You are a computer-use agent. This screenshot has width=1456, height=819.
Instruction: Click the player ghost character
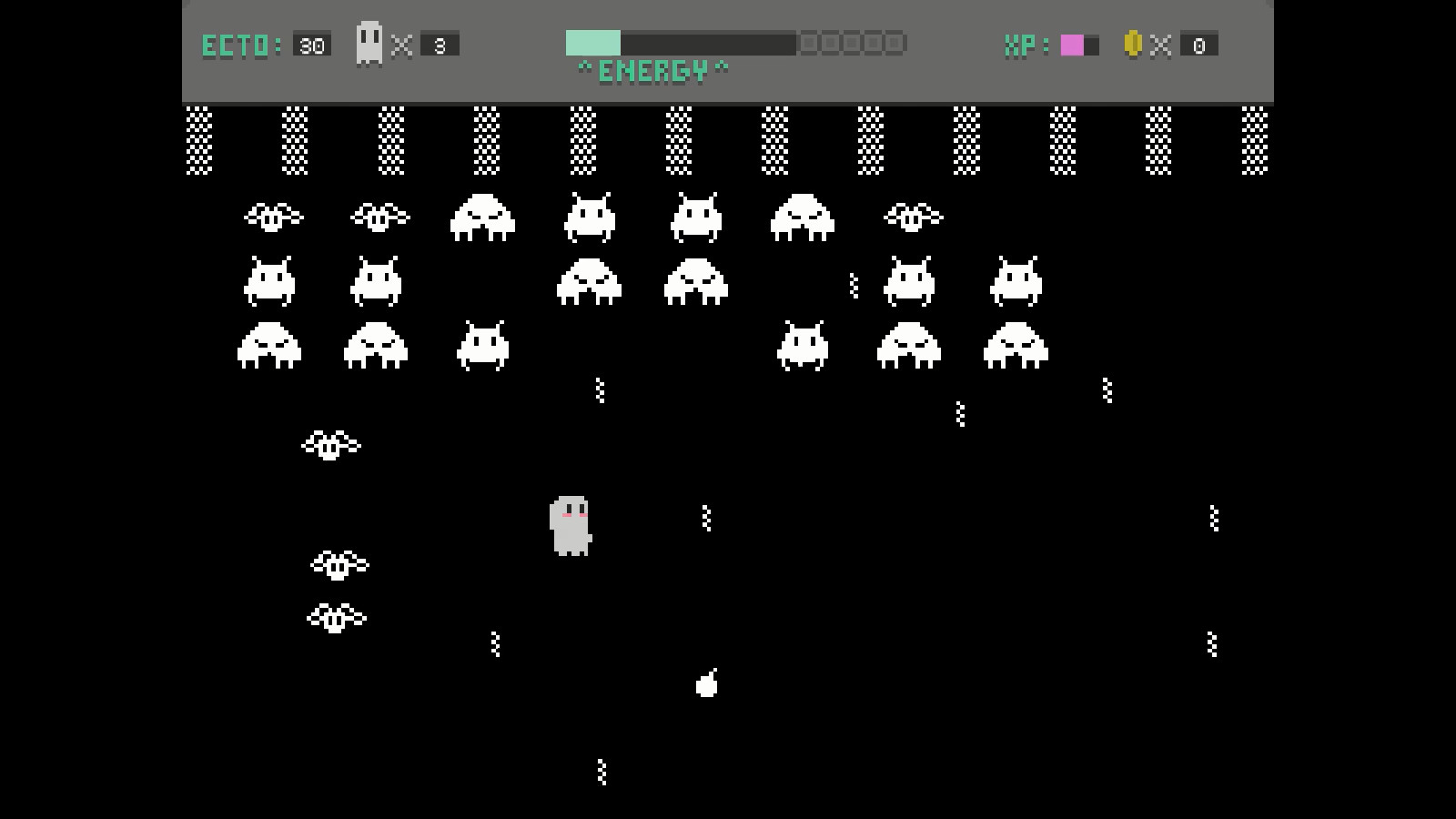point(570,528)
